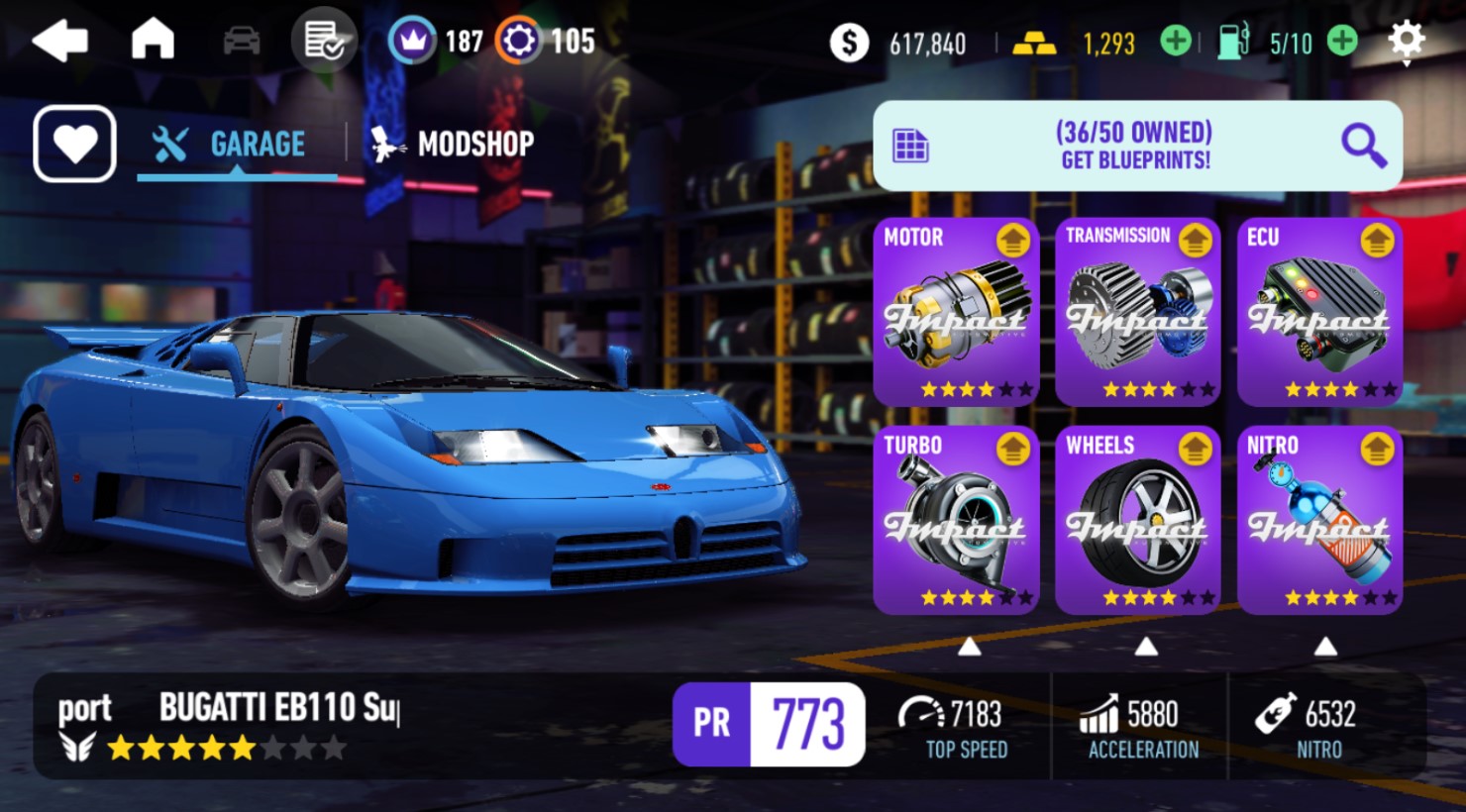Open the Get Blueprints banner
The image size is (1466, 812).
(1135, 146)
